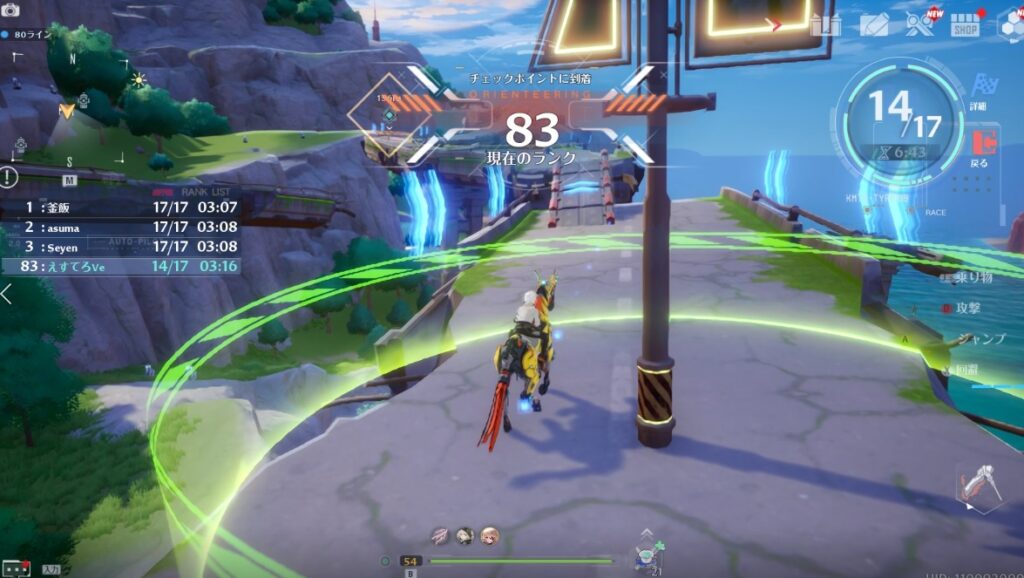Viewport: 1024px width, 578px height.
Task: Expand the left-edge arrow panel
Action: [x=7, y=294]
